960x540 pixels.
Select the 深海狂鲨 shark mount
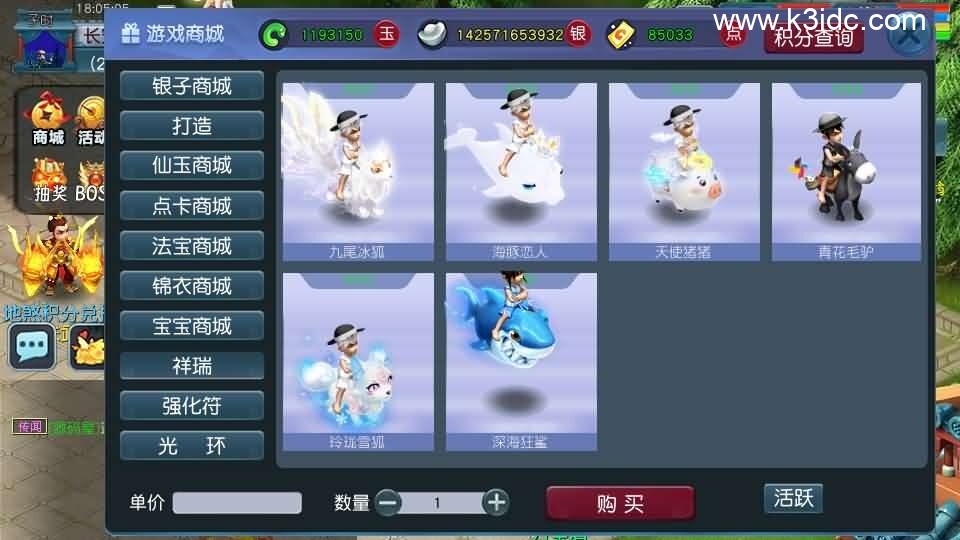521,362
